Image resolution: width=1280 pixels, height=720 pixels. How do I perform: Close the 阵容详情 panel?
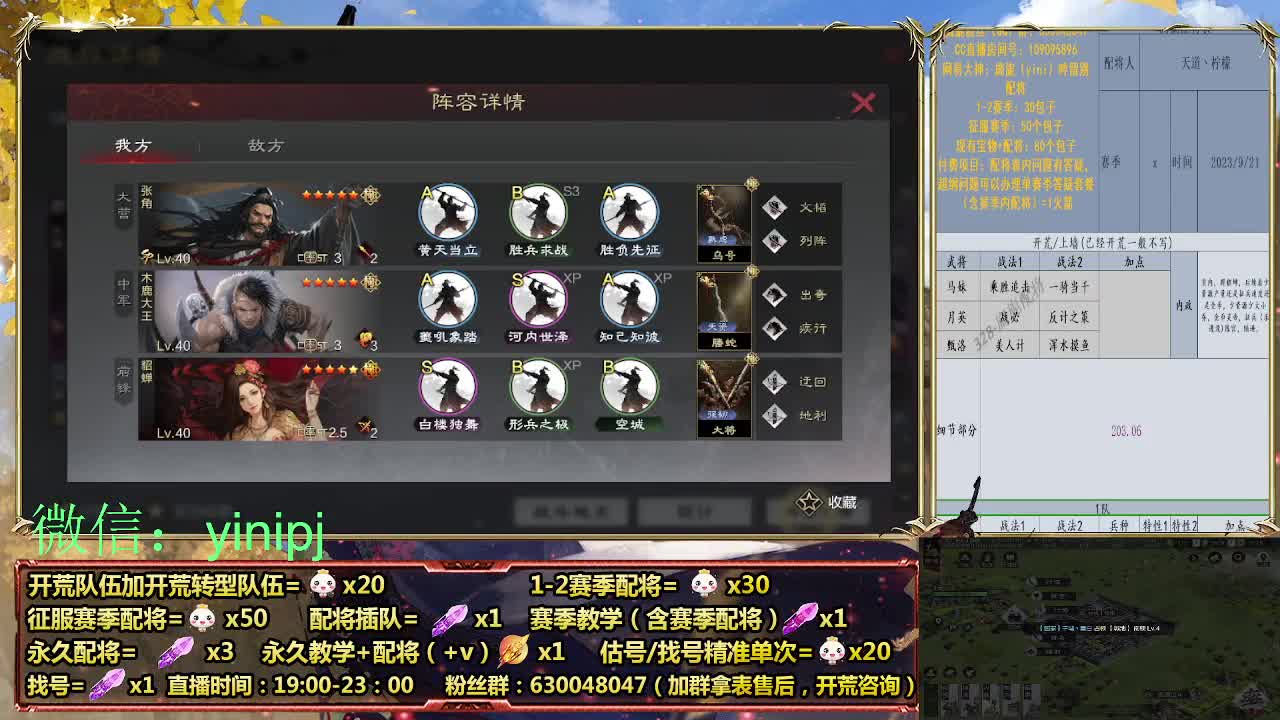[x=863, y=102]
